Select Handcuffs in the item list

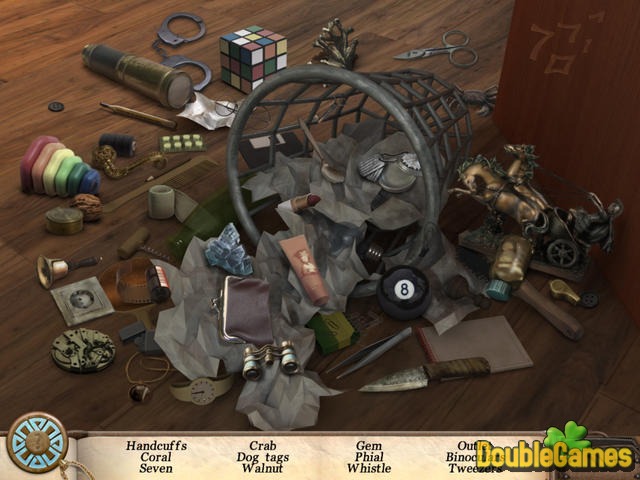(x=156, y=446)
